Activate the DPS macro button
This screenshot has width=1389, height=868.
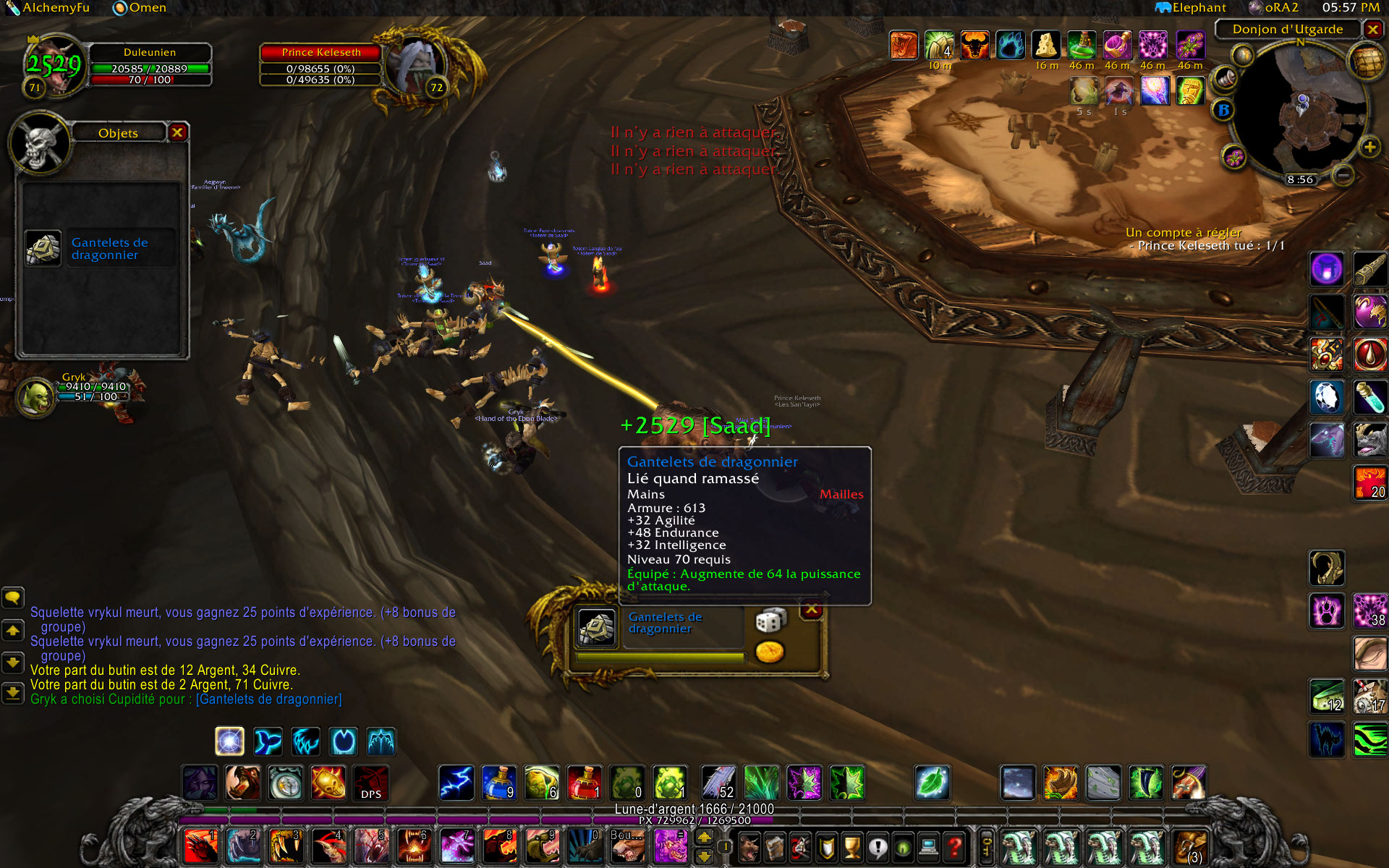tap(371, 783)
